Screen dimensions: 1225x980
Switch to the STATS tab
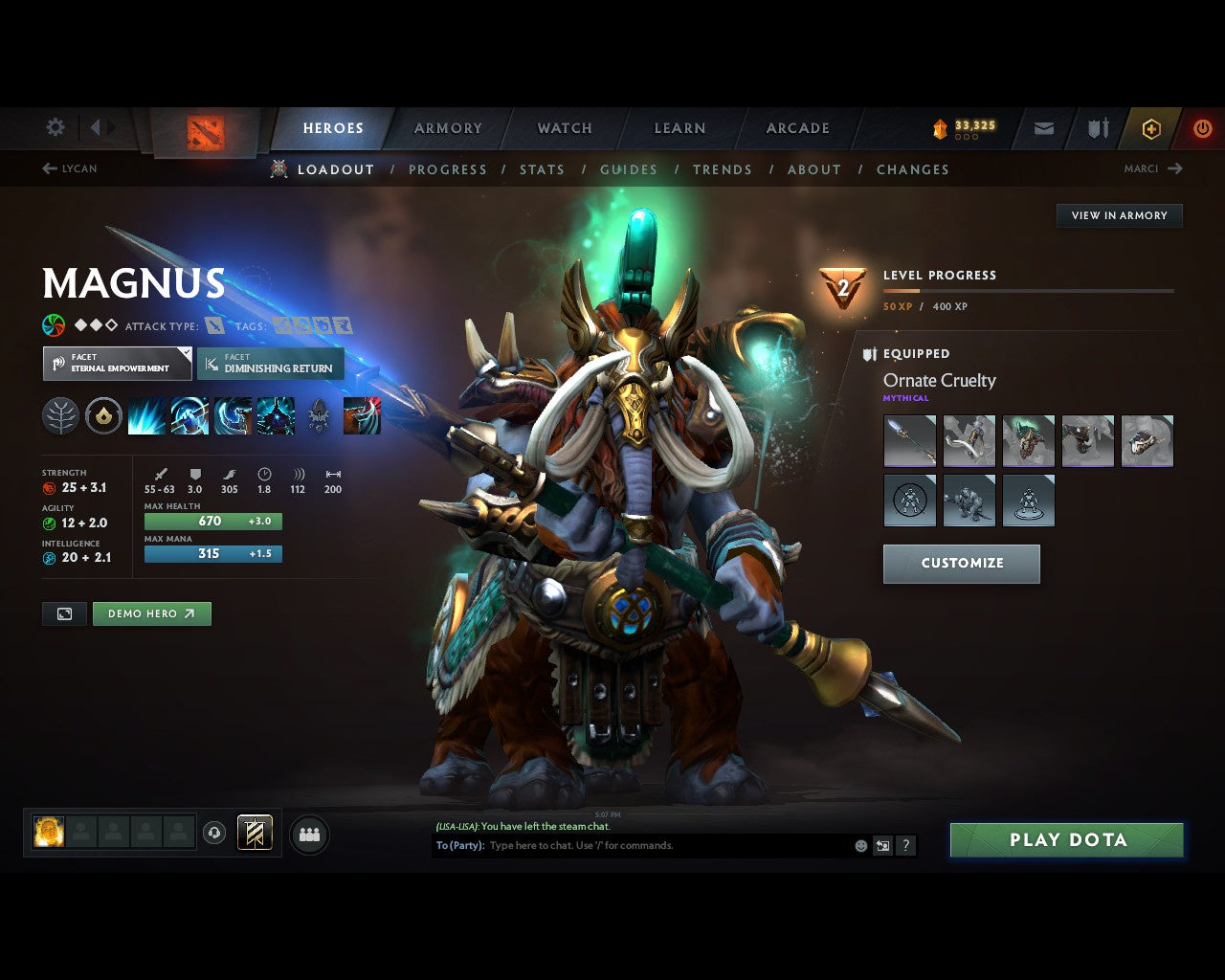tap(542, 169)
